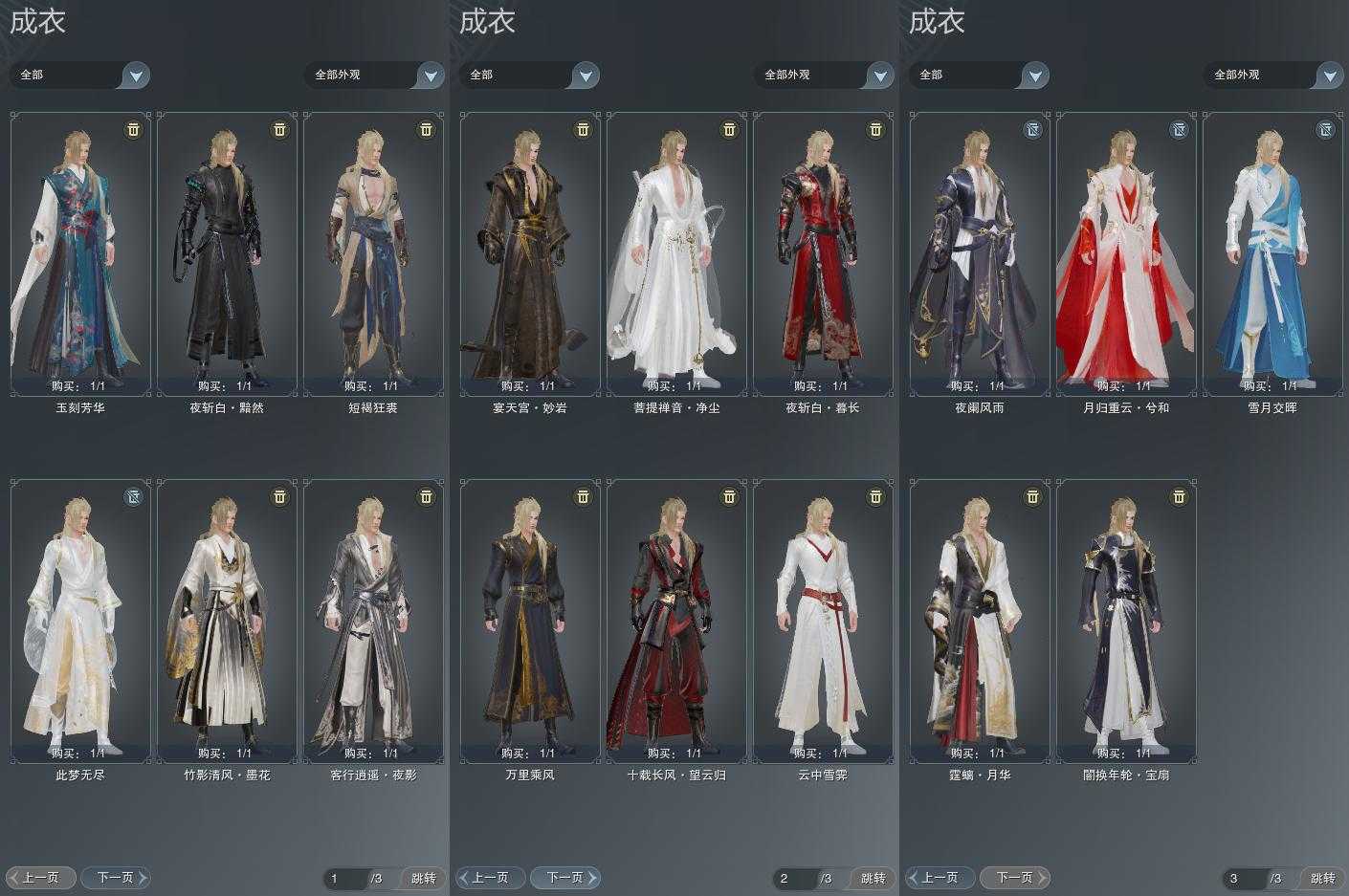Choose the 夜斩白·黯然 black outfit
Viewport: 1349px width, 896px height.
coord(227,253)
